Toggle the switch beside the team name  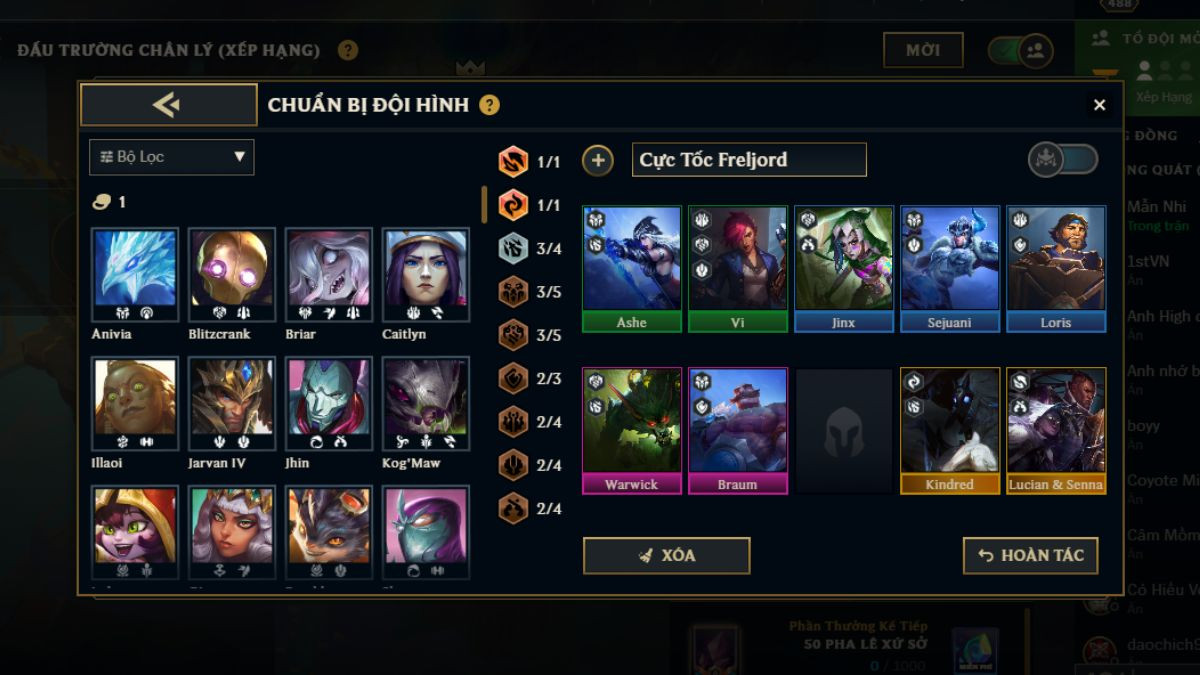click(1063, 160)
